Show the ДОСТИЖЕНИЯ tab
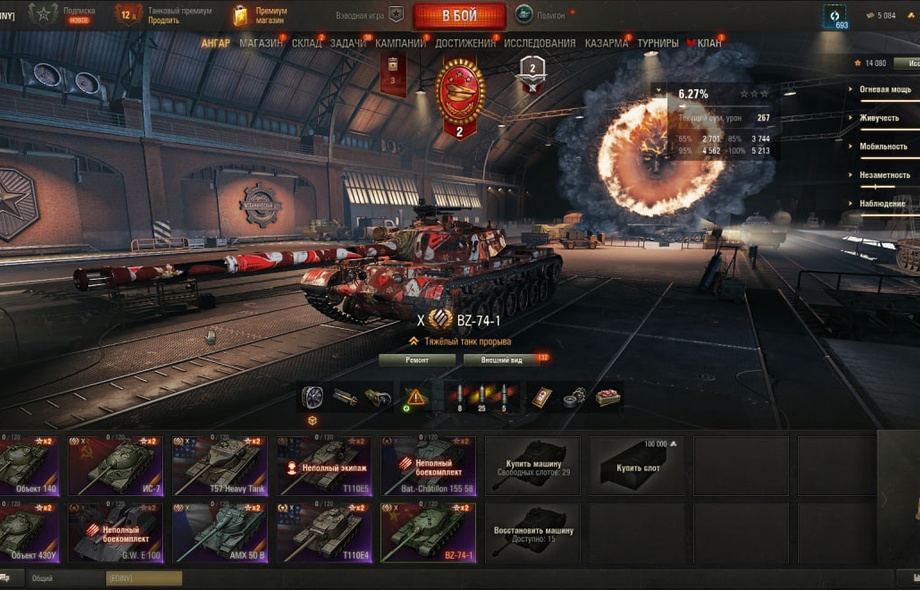Viewport: 920px width, 590px height. coord(465,43)
